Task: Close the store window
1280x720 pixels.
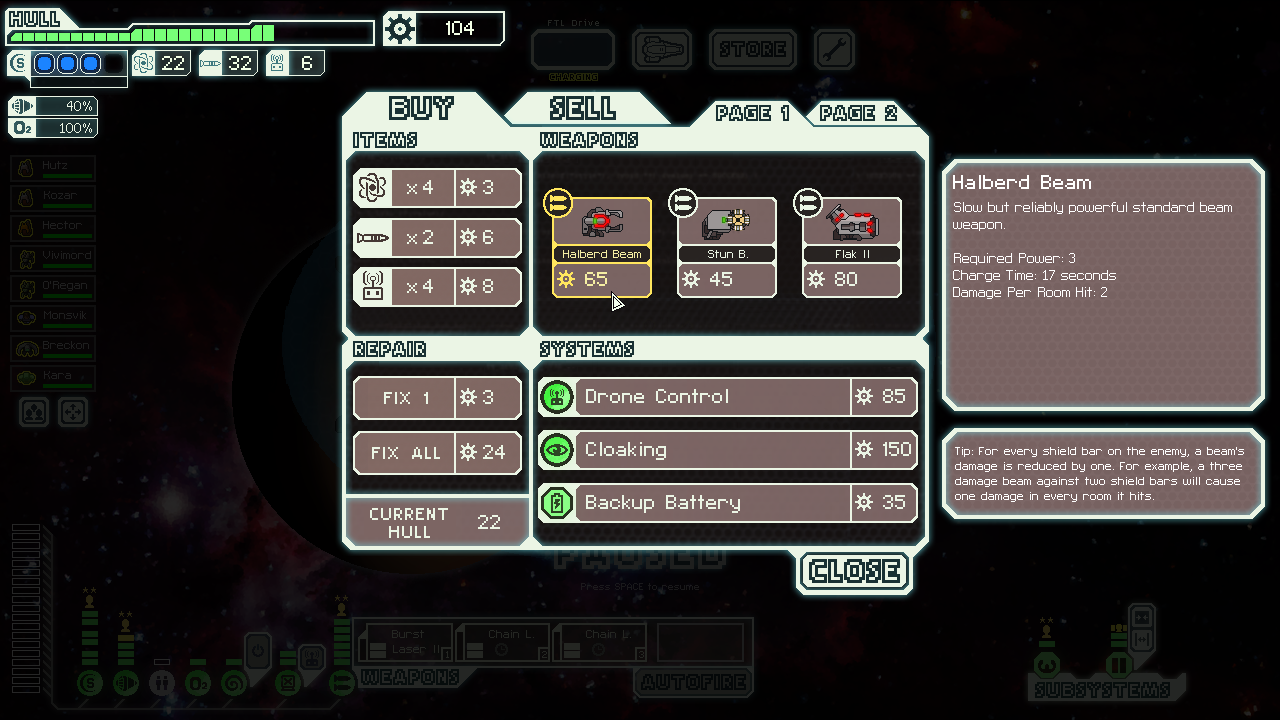Action: coord(855,571)
